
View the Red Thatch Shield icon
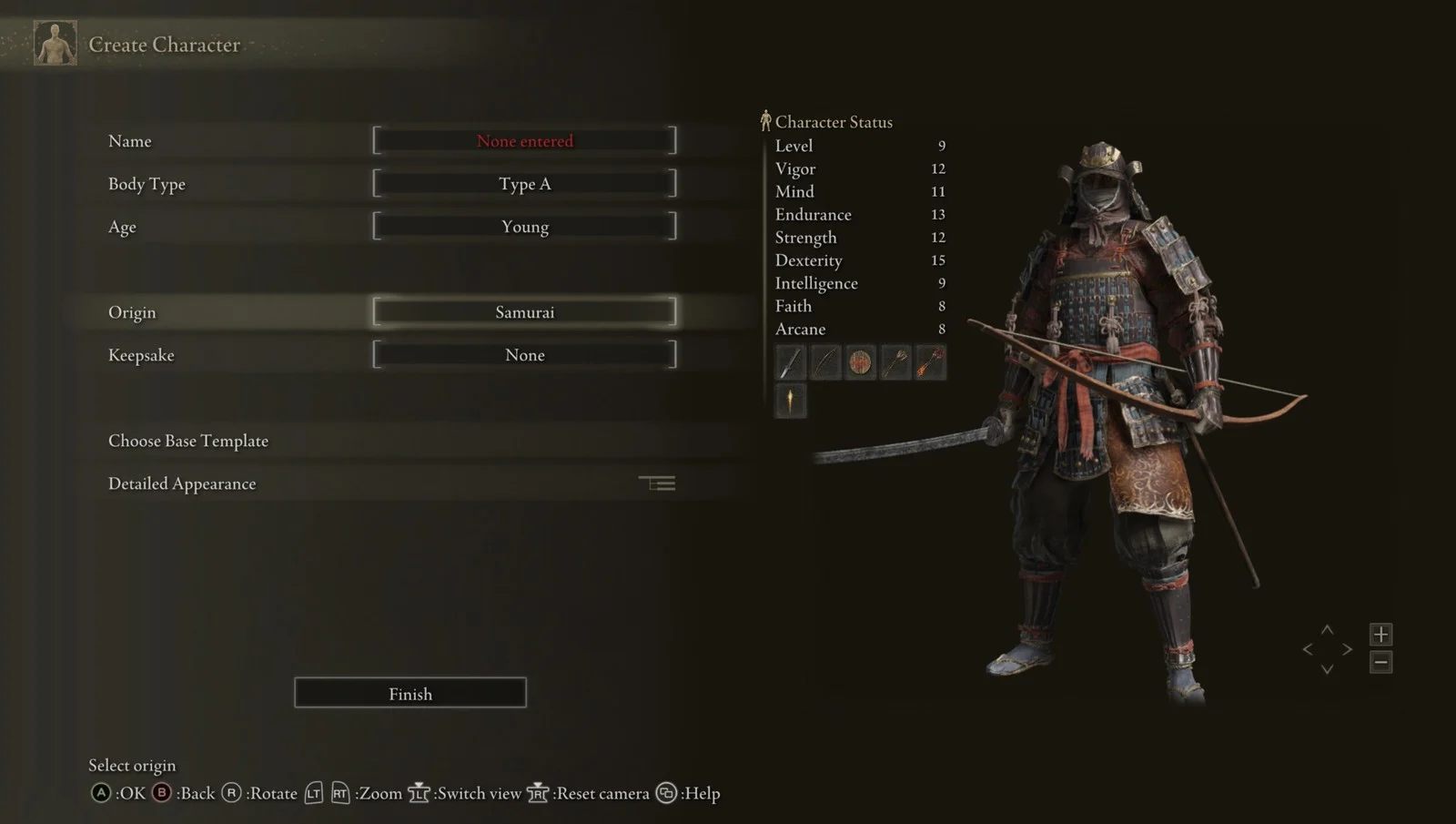coord(859,361)
